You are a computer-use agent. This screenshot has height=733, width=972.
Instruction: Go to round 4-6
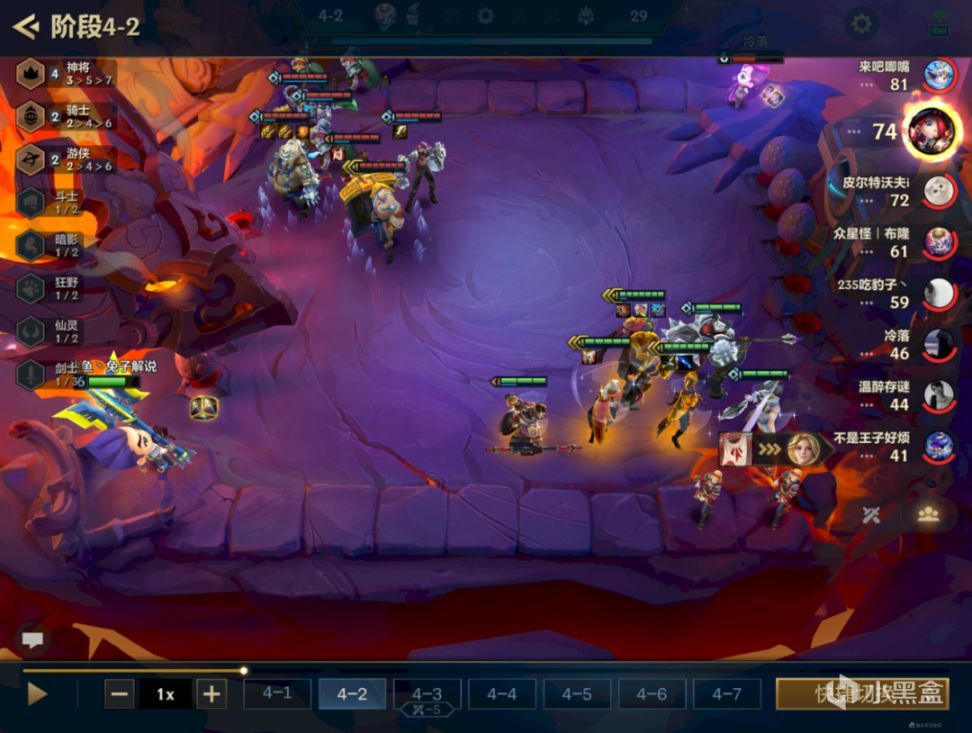652,693
